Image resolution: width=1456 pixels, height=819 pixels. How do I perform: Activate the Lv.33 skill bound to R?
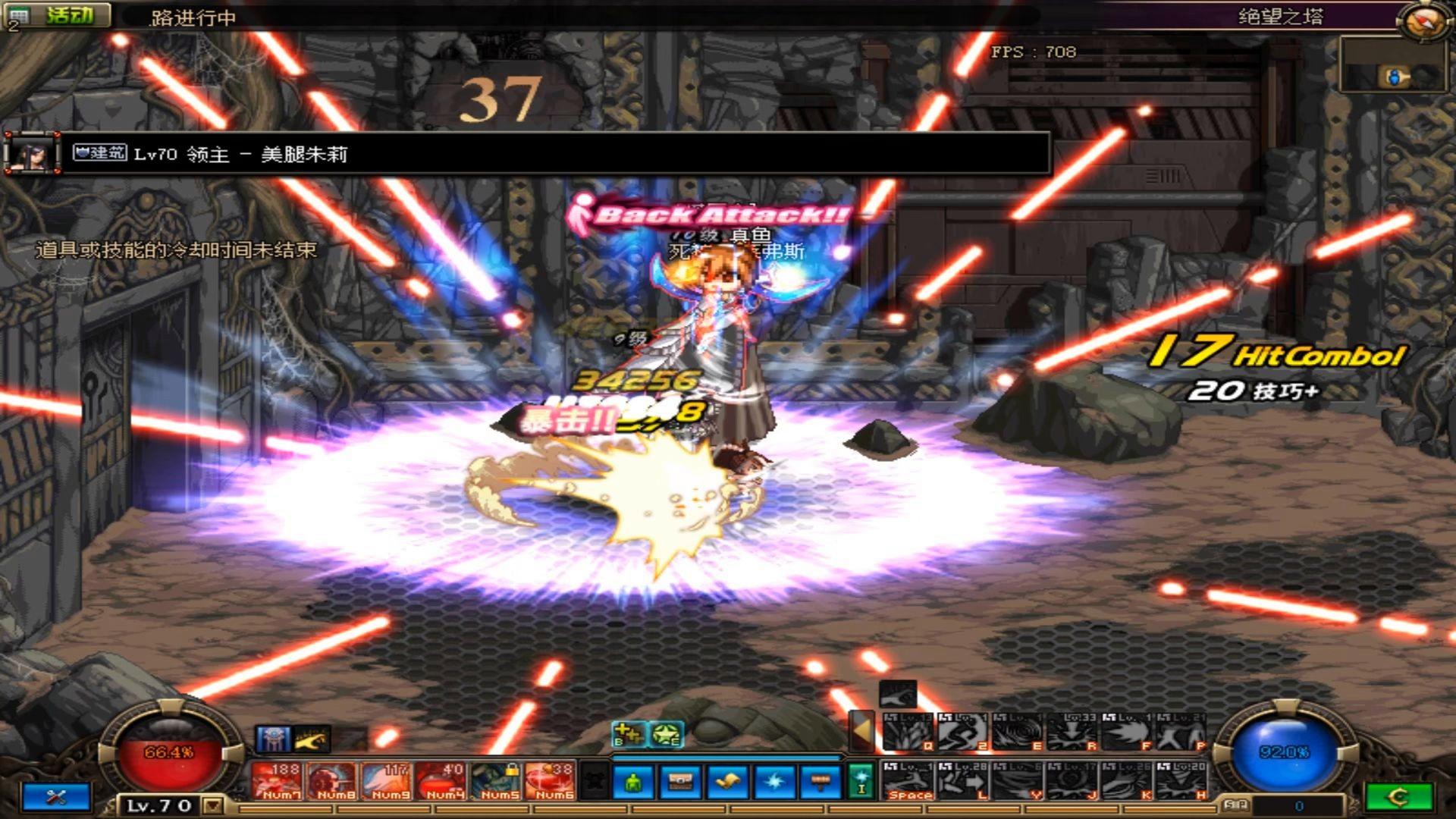1072,732
